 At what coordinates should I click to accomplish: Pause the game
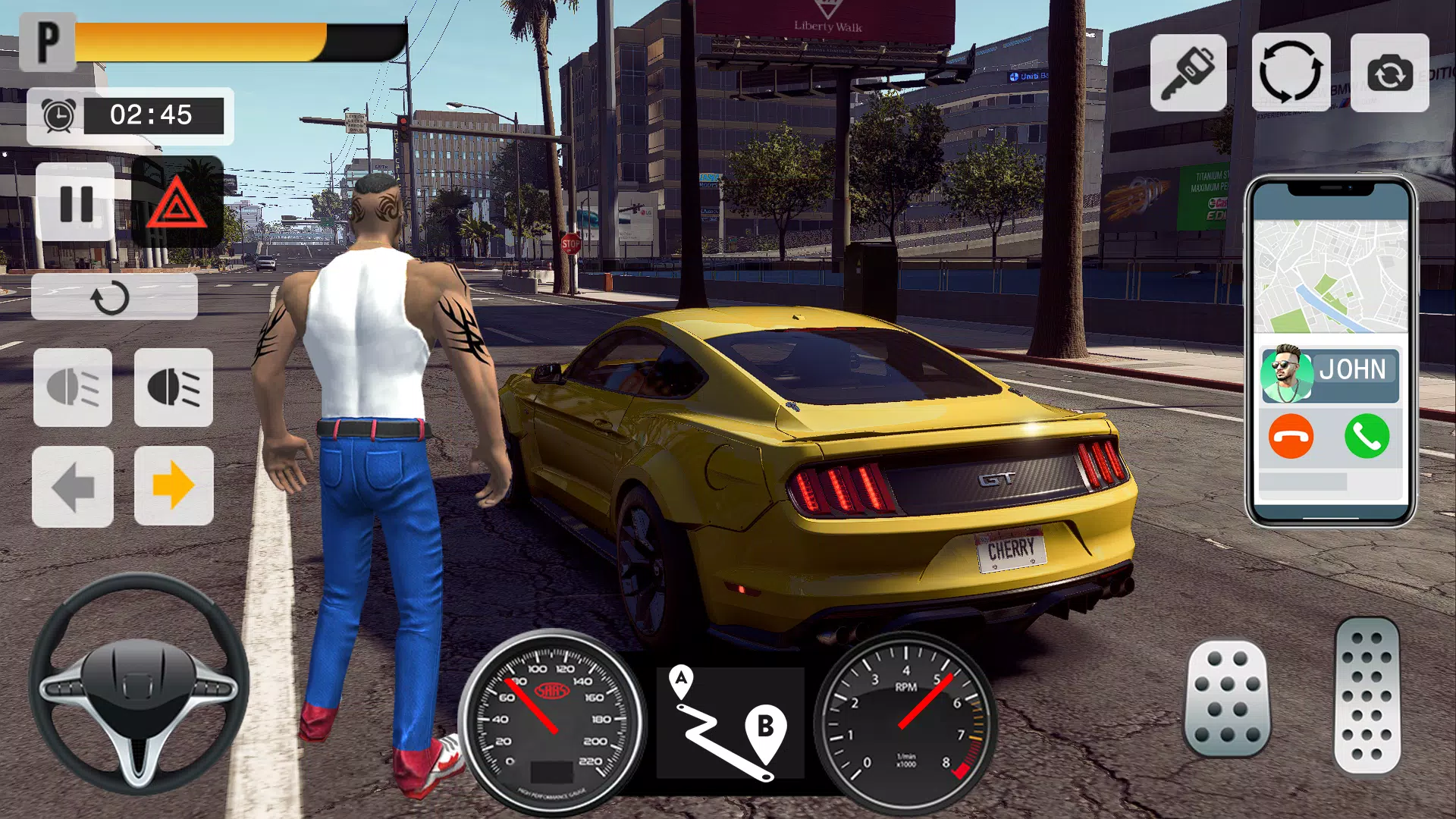tap(75, 202)
